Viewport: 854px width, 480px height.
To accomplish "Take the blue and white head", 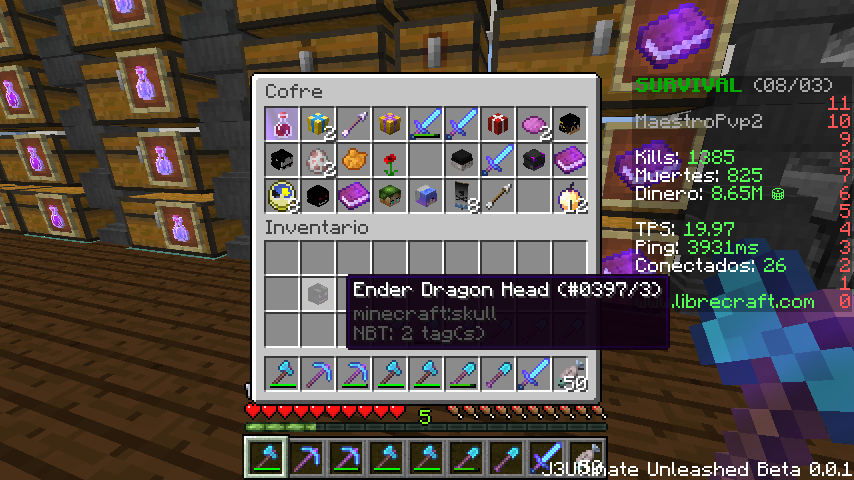I will pos(427,196).
